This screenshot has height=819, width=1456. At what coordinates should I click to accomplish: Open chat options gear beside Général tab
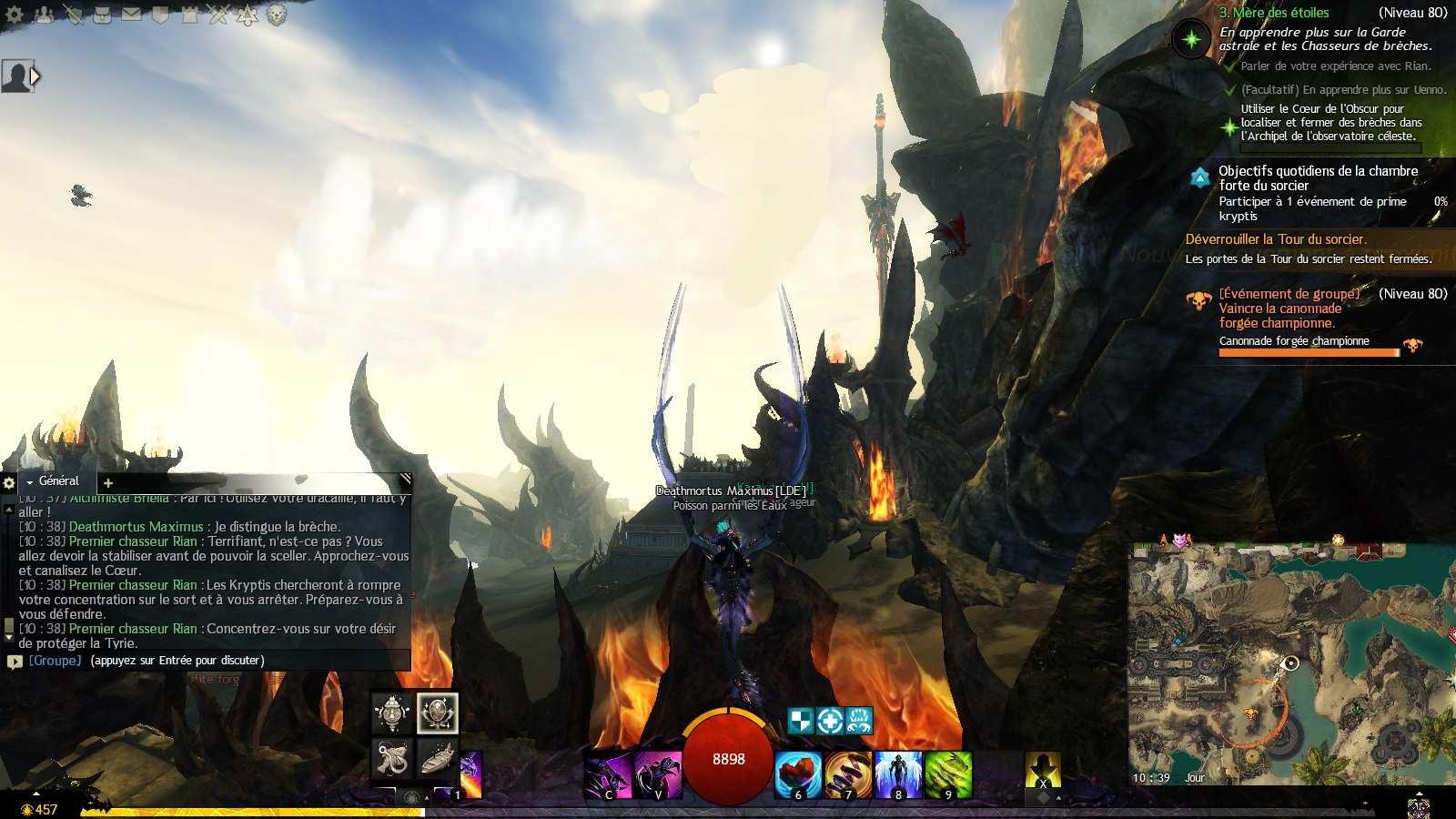pyautogui.click(x=9, y=483)
